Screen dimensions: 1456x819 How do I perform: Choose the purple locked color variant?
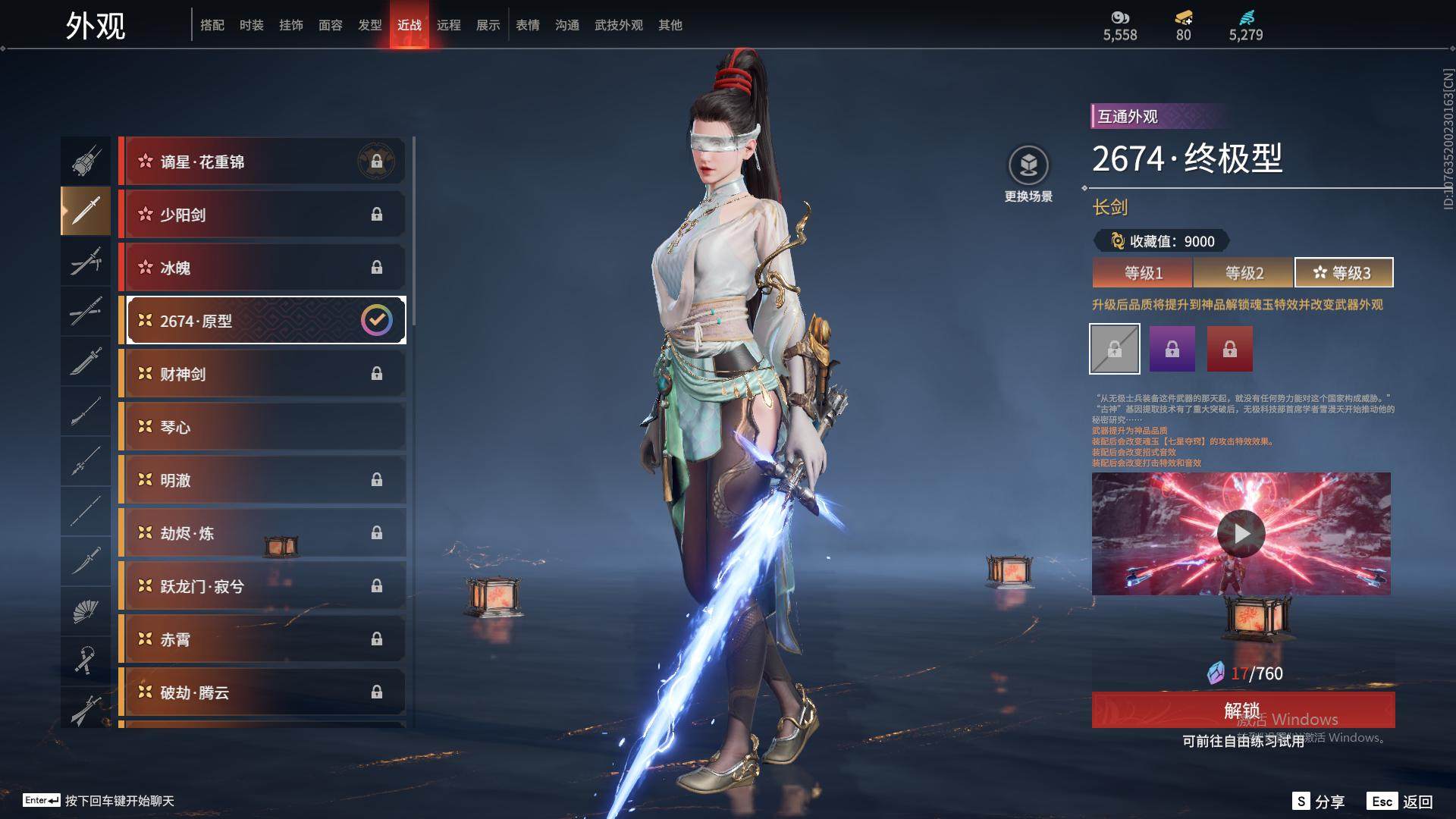coord(1172,349)
